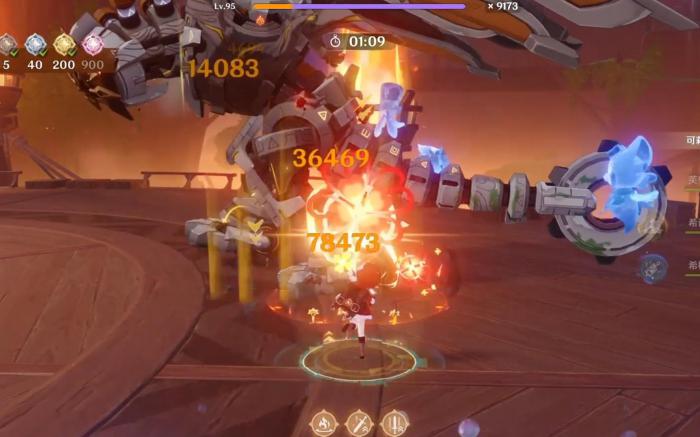Select the single sword buff icon
This screenshot has height=437, width=700.
359,423
